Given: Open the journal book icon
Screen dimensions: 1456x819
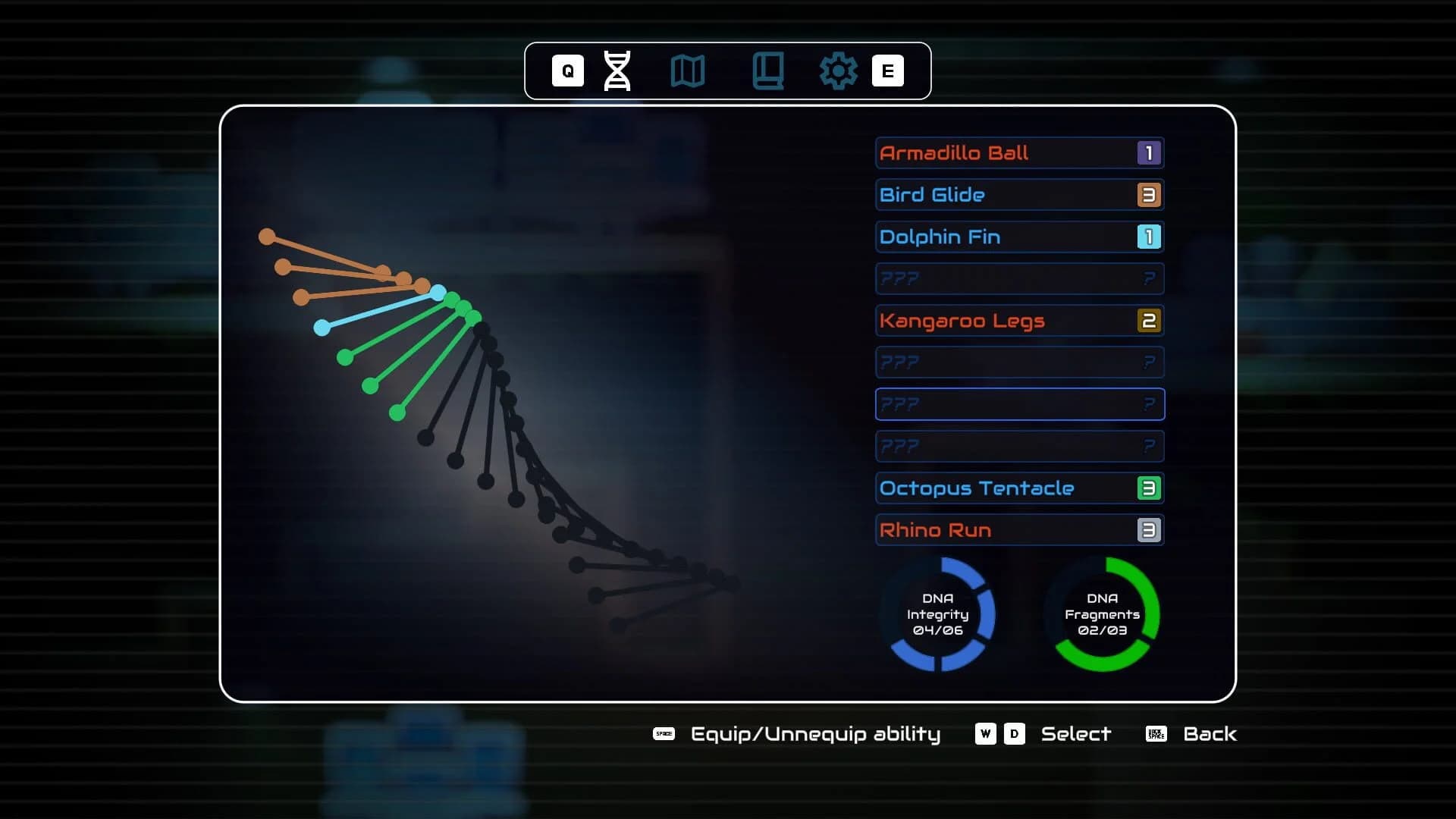Looking at the screenshot, I should [768, 71].
